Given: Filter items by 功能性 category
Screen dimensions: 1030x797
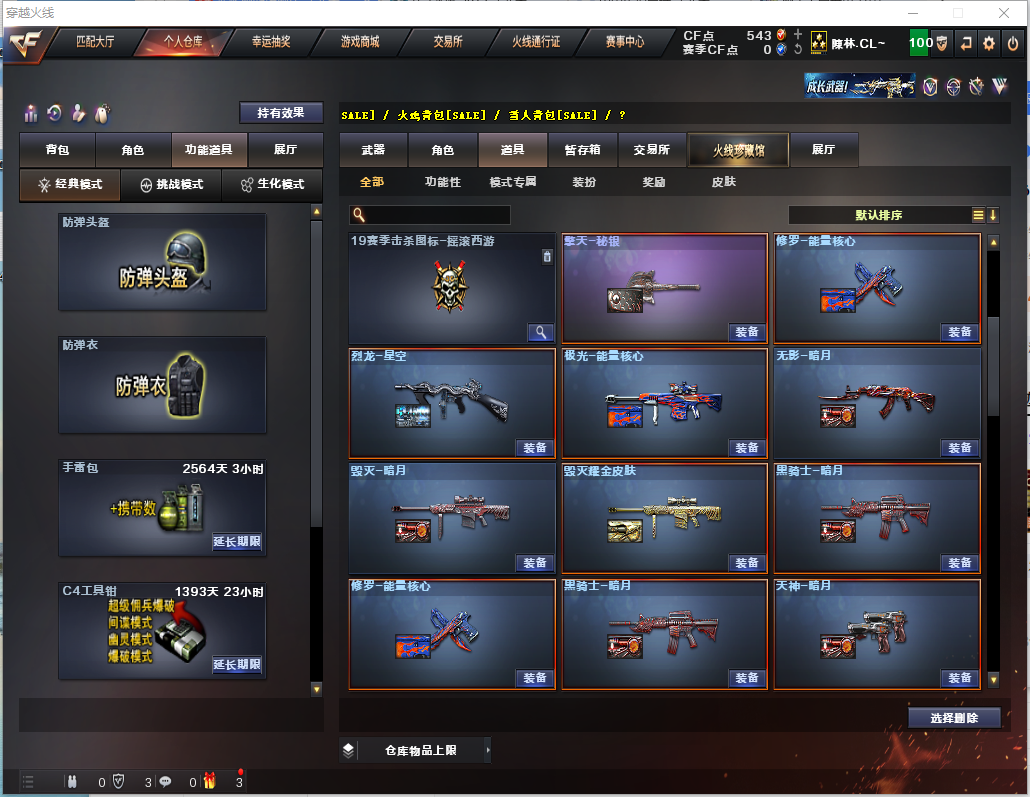Looking at the screenshot, I should pyautogui.click(x=443, y=182).
